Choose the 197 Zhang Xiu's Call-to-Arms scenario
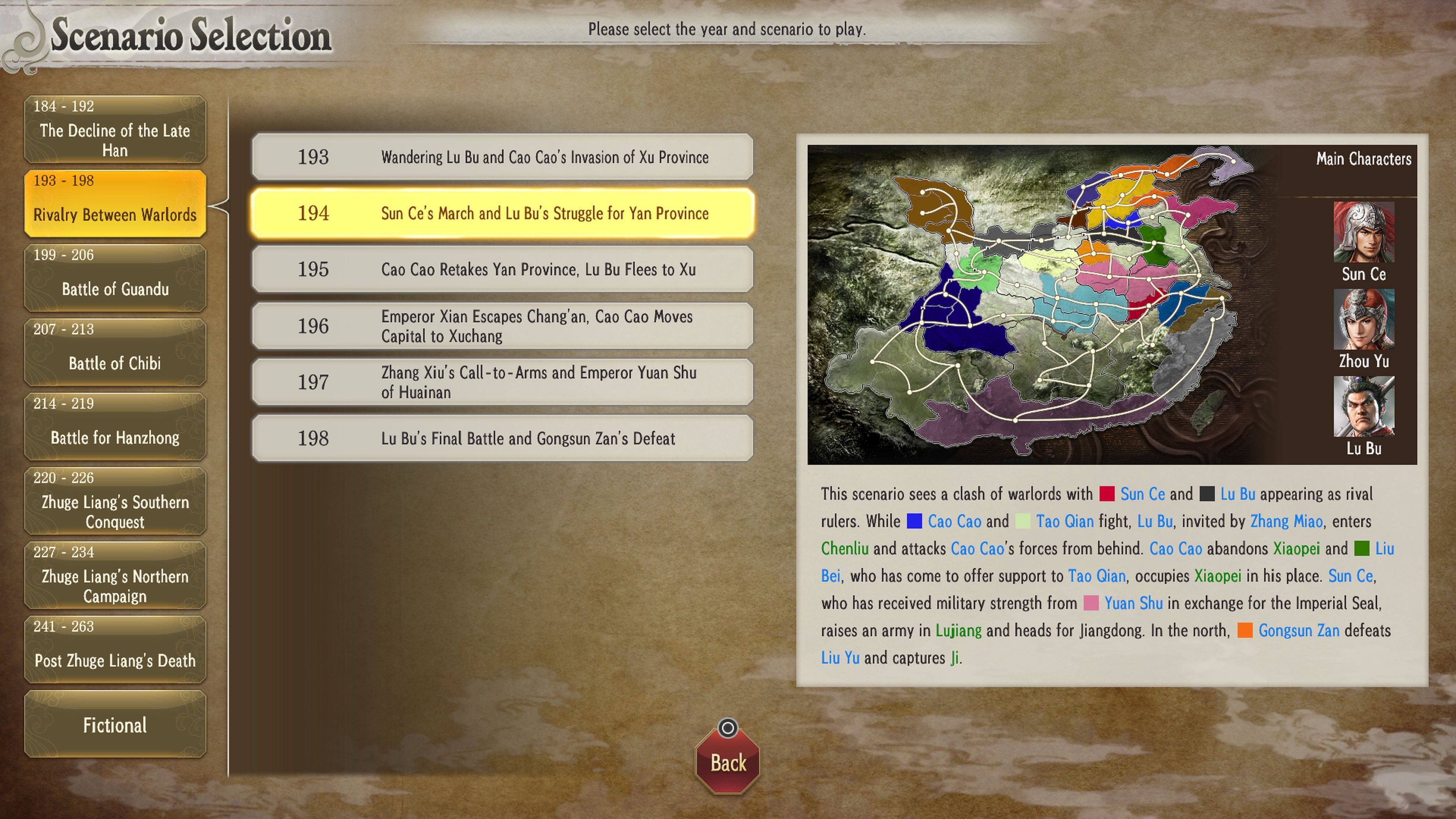This screenshot has width=1456, height=819. (502, 382)
